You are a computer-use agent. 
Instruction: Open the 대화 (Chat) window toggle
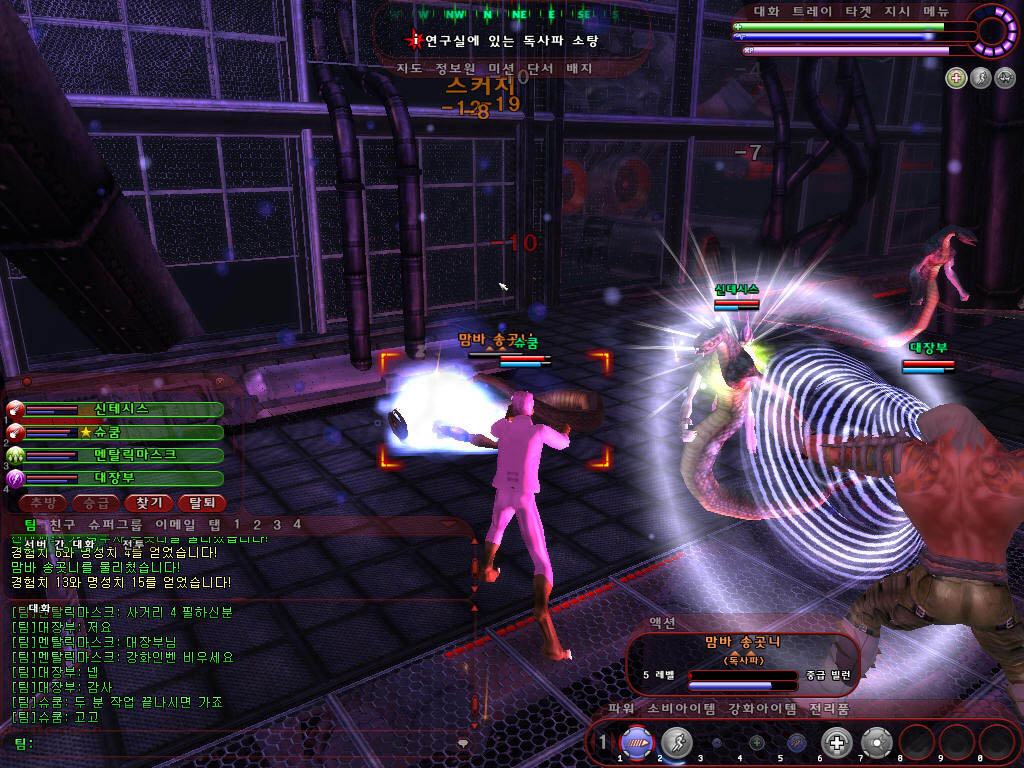766,11
